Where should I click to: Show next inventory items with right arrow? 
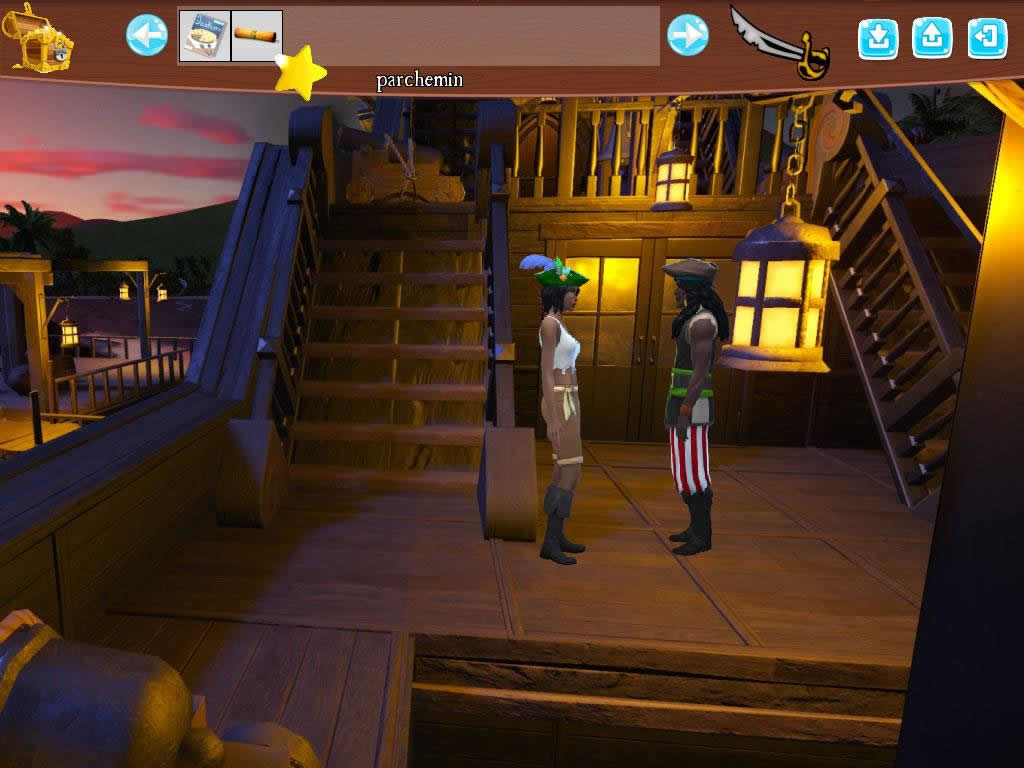[x=688, y=36]
